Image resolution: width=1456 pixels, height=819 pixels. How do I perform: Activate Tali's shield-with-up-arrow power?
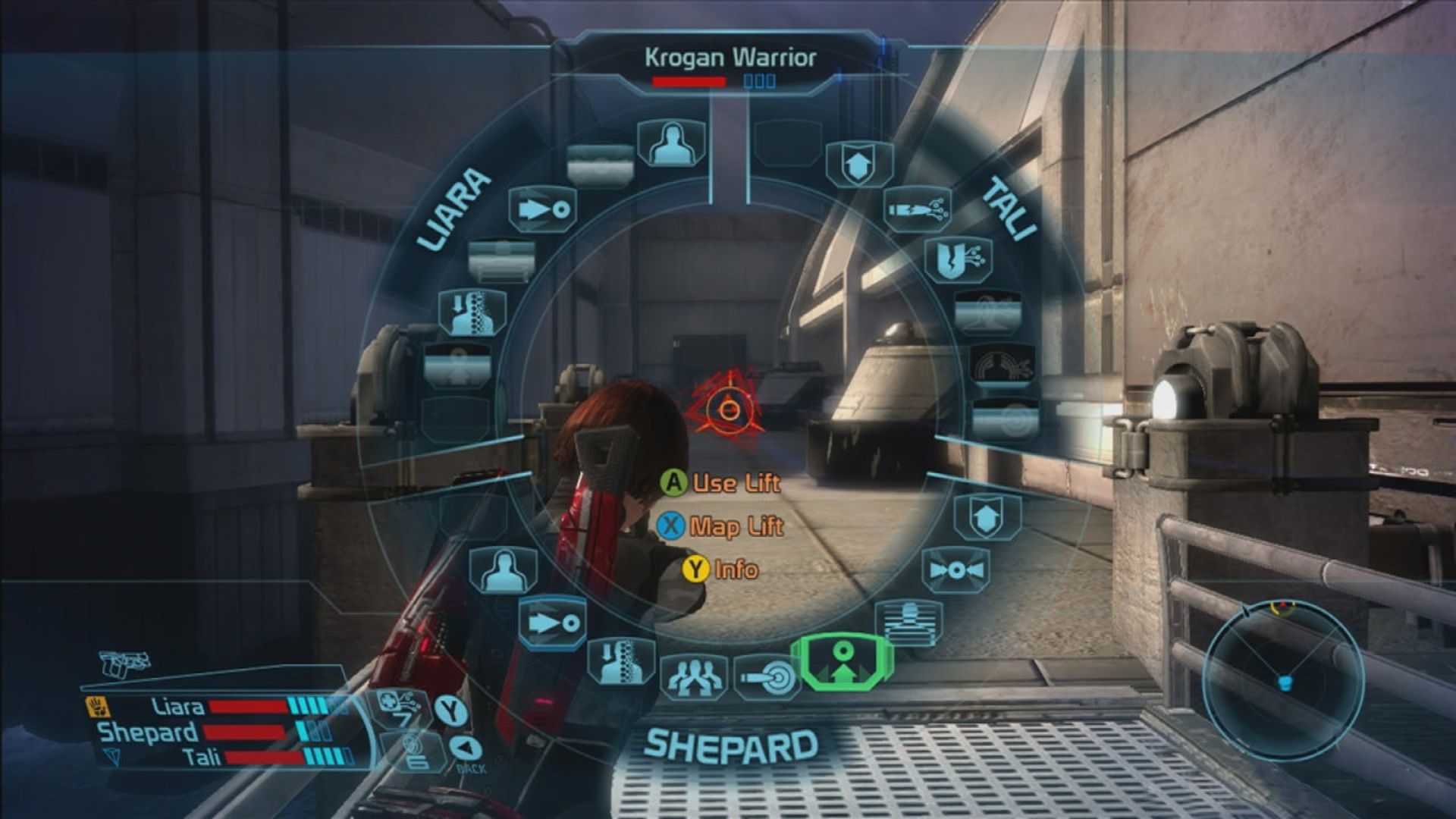(858, 164)
